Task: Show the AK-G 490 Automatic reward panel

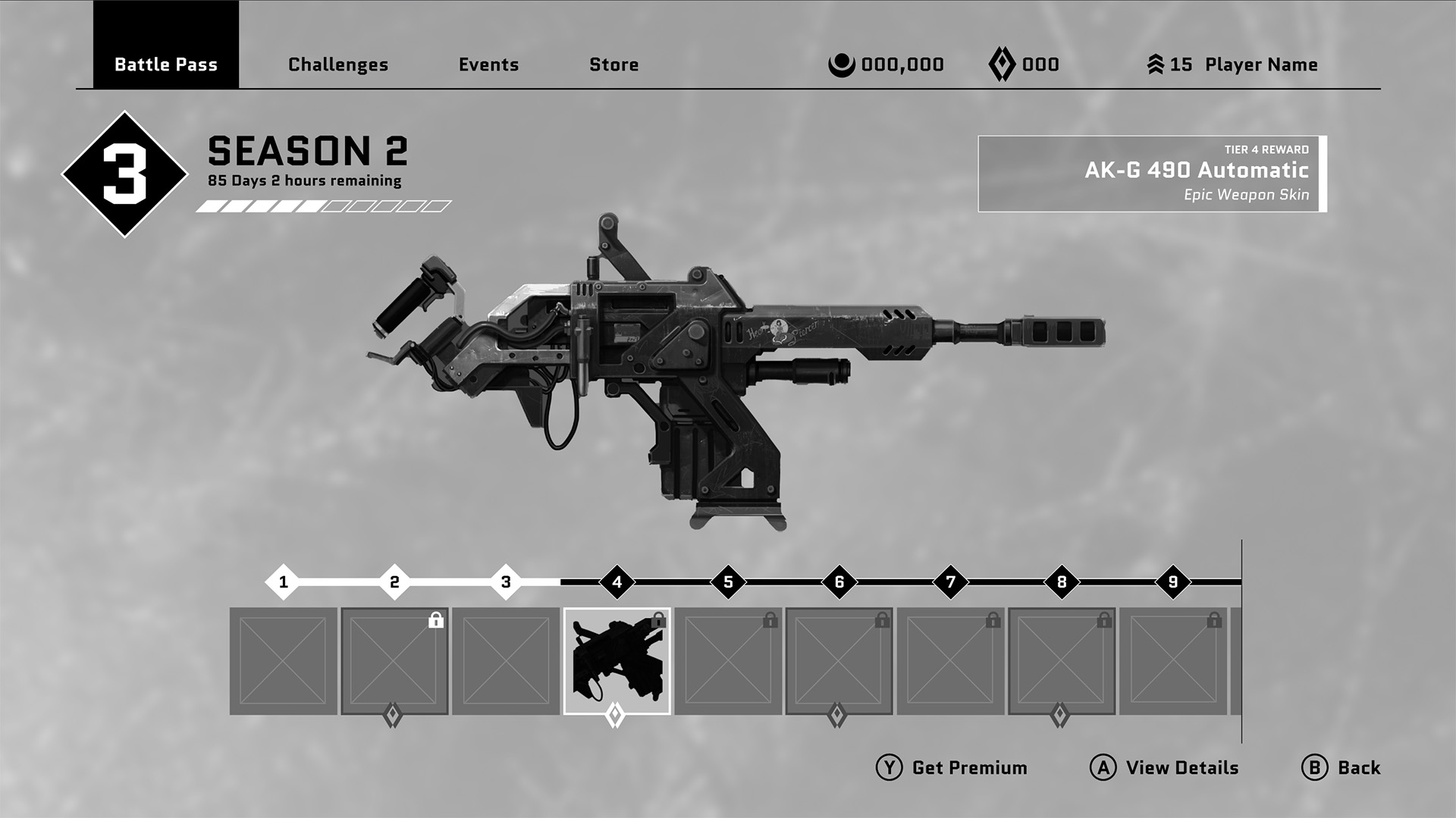Action: (x=1151, y=174)
